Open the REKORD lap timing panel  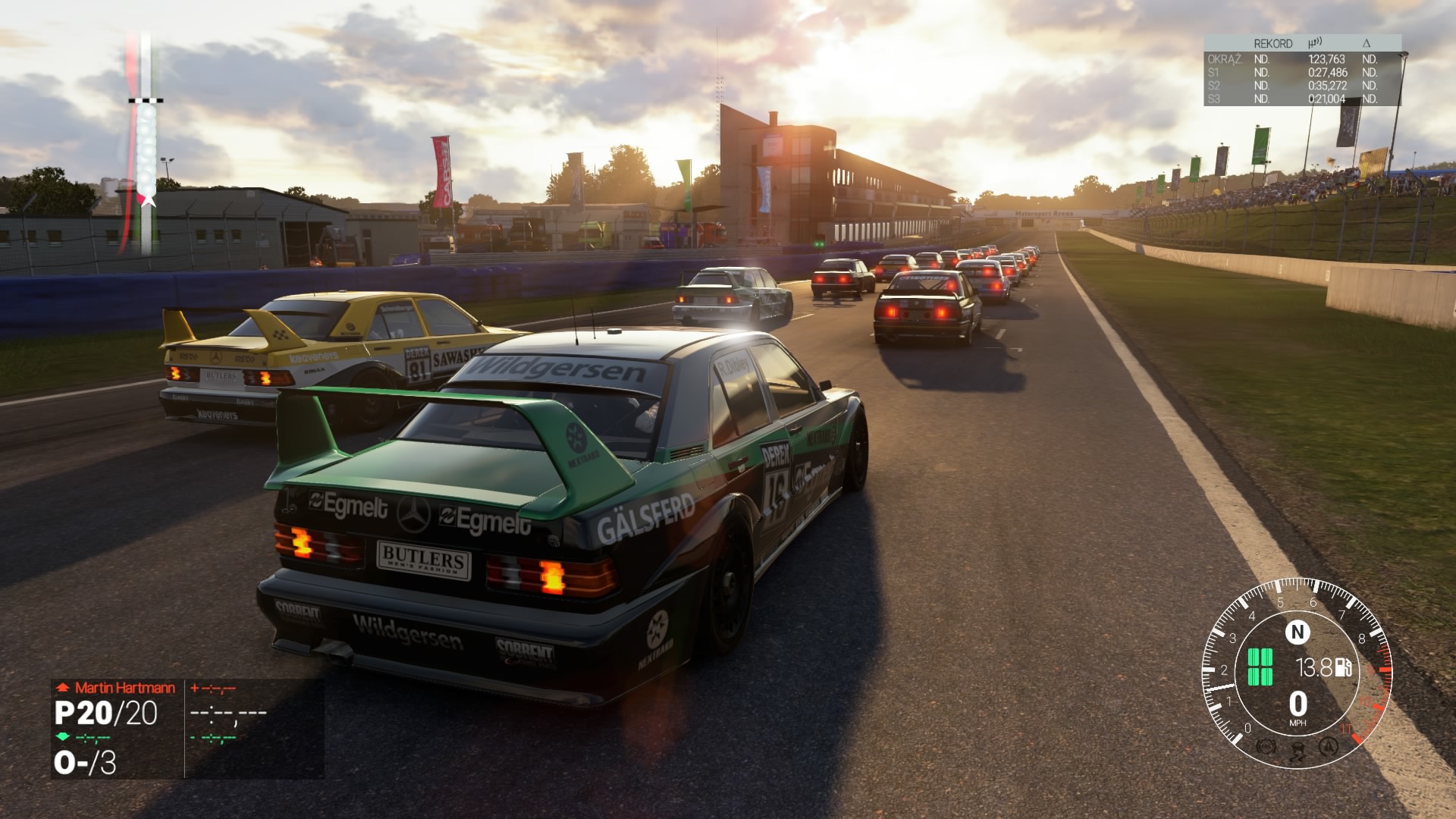(x=1301, y=71)
